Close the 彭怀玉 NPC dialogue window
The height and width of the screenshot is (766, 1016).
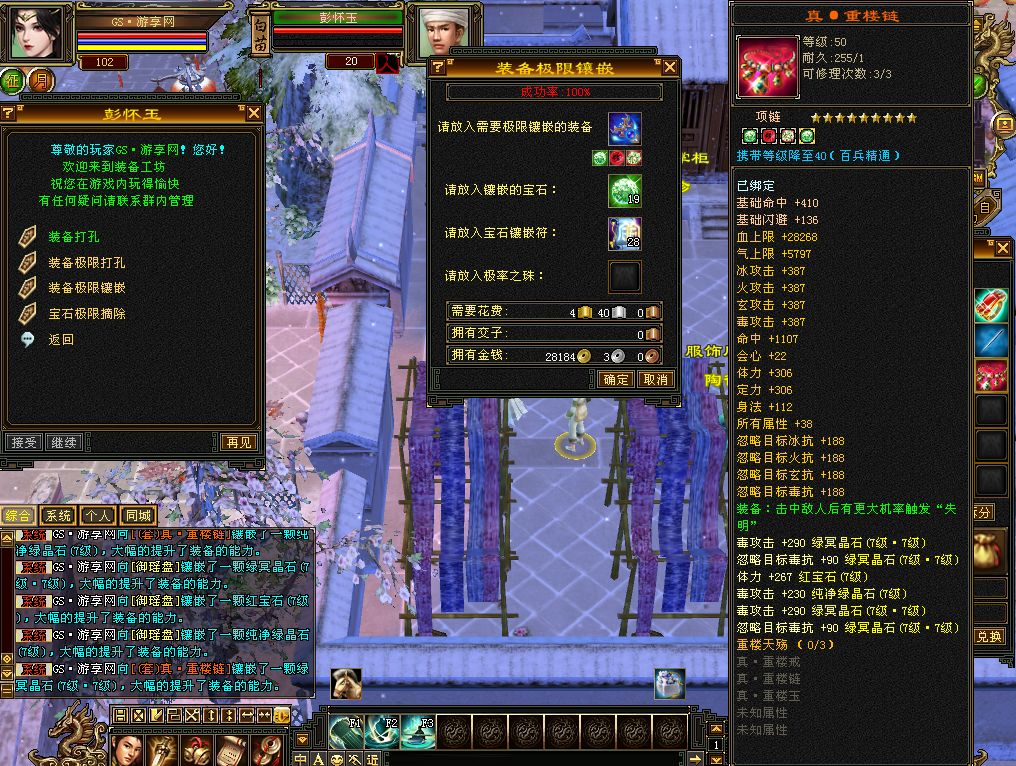[254, 114]
